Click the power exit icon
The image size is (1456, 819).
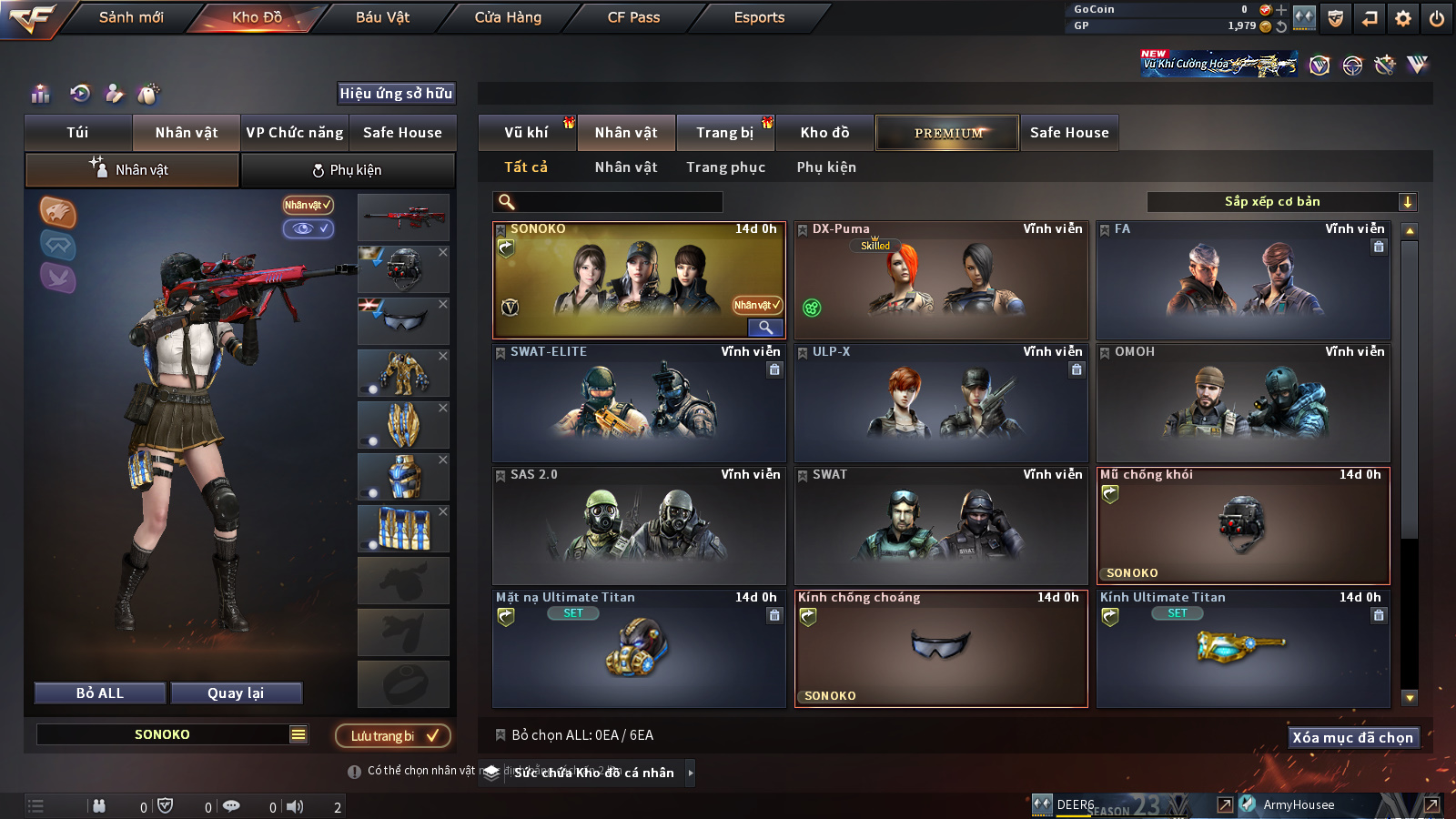1437,18
